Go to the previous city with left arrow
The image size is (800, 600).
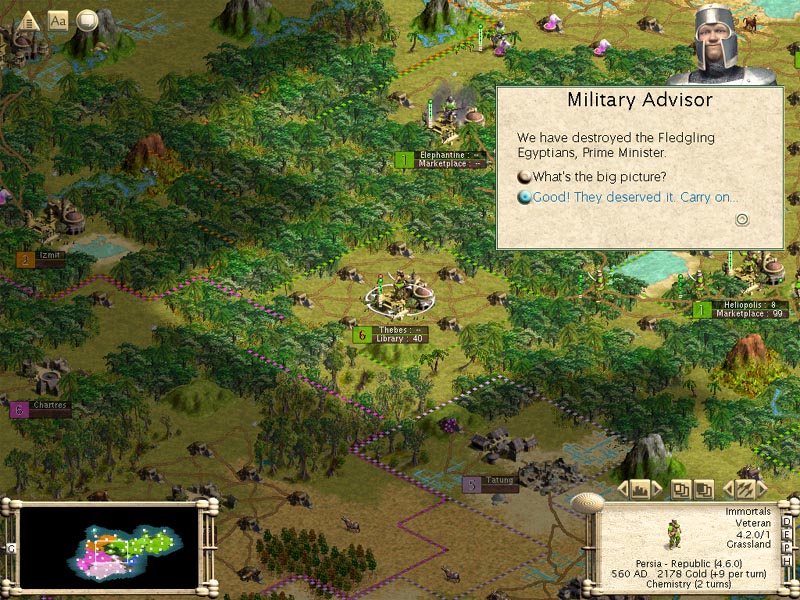[x=623, y=489]
